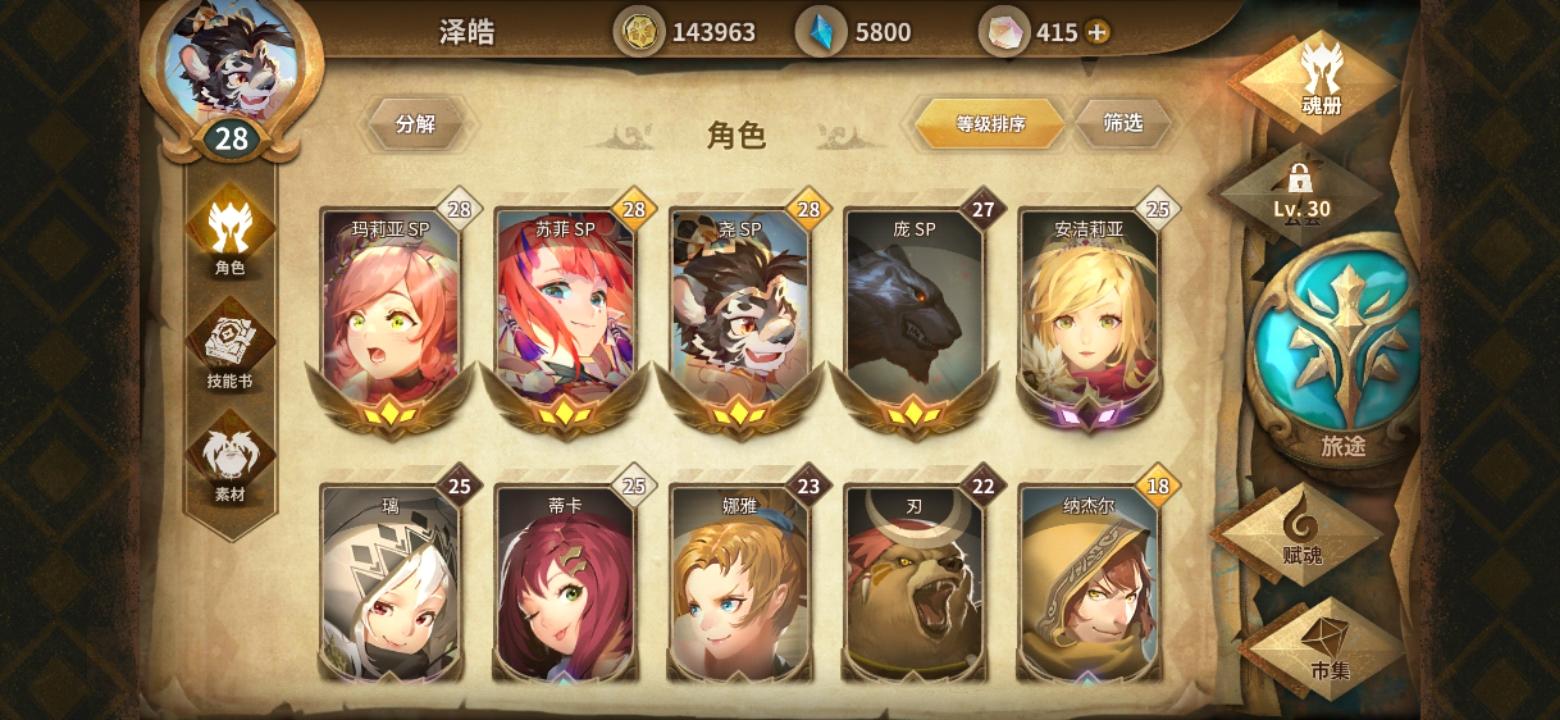1560x720 pixels.
Task: Toggle the gem counter showing 5800
Action: (x=852, y=31)
